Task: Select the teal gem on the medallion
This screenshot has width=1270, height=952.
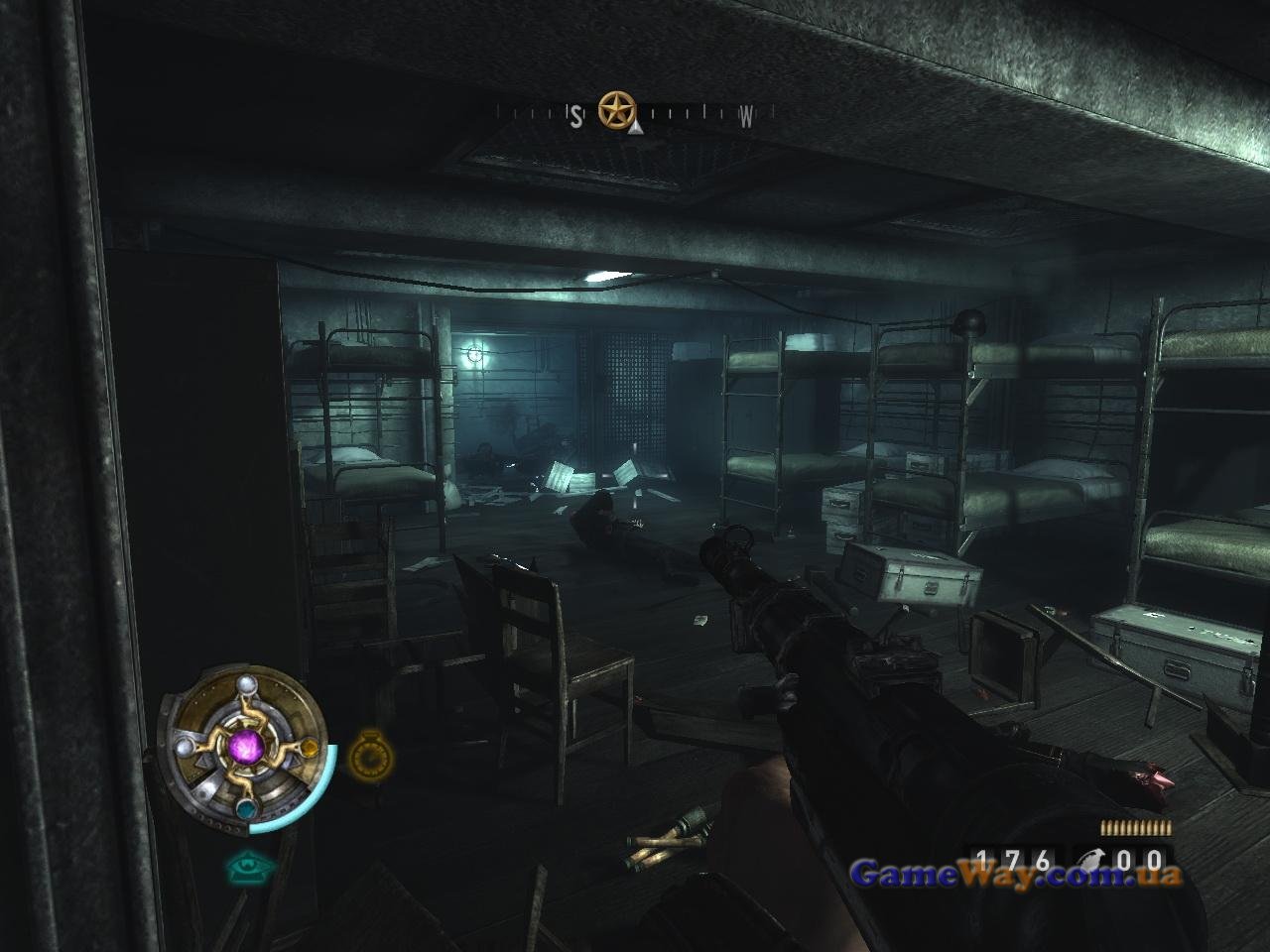Action: (245, 809)
